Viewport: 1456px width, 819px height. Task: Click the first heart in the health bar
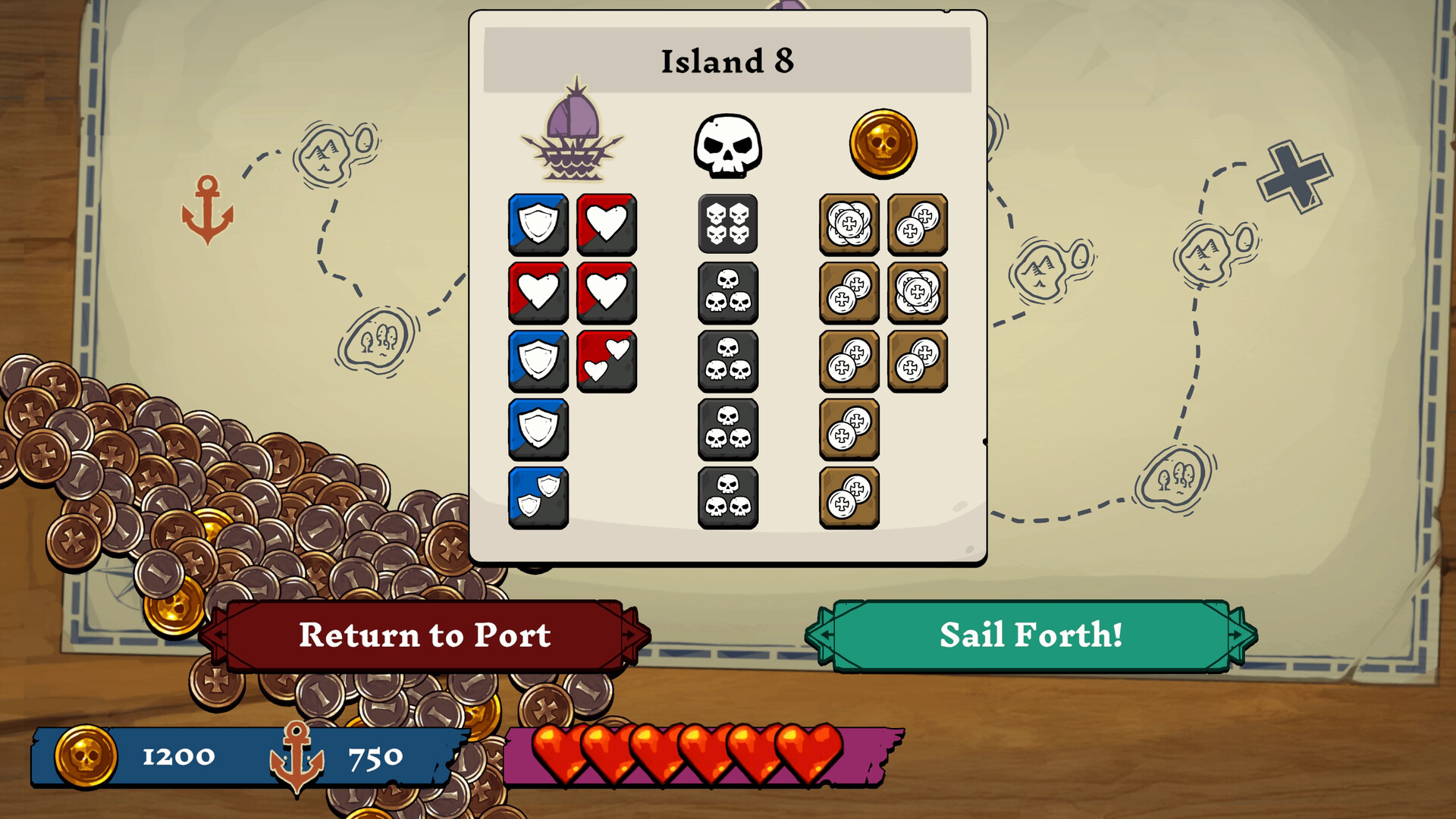[559, 756]
